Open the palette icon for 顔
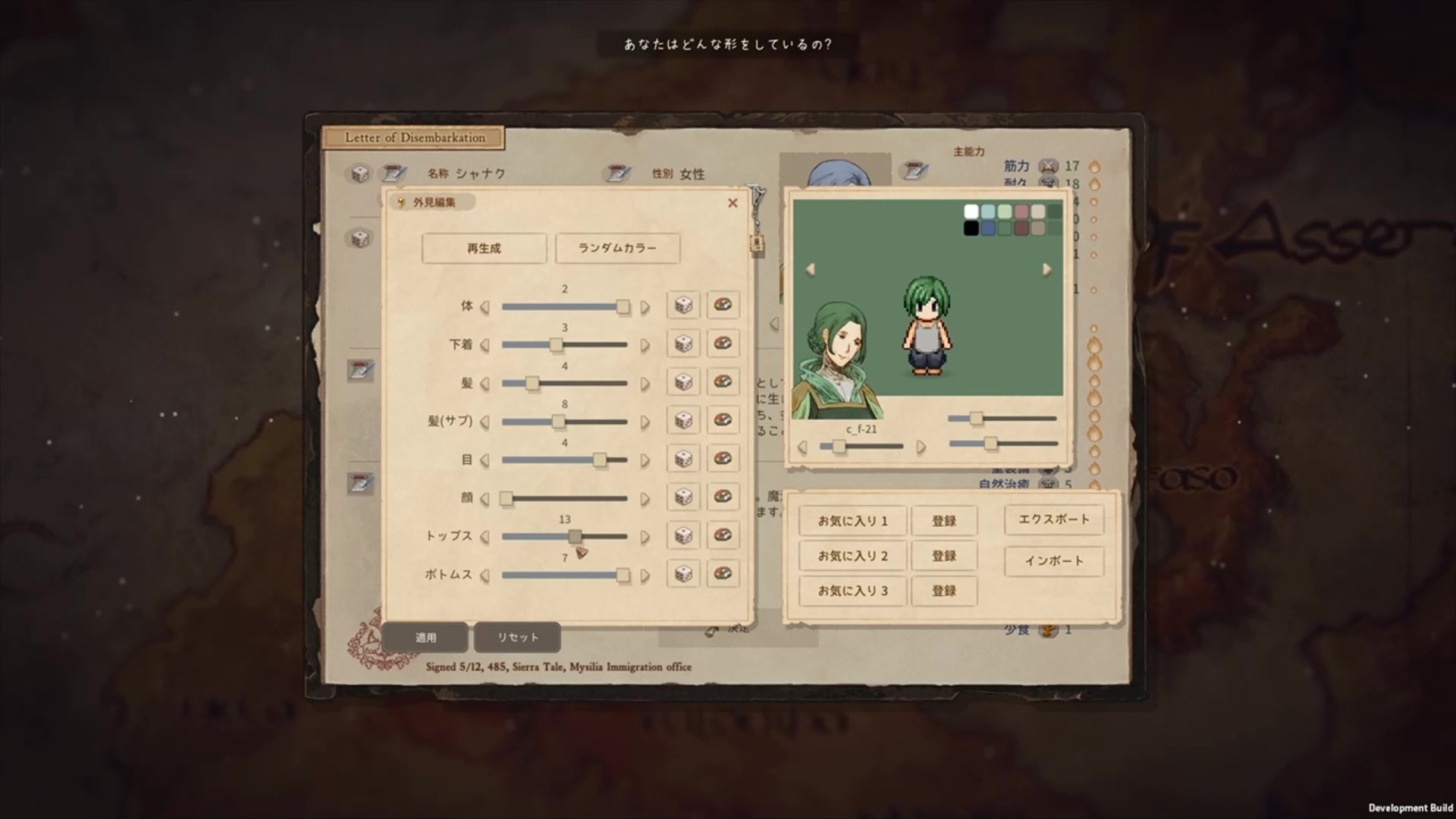Screen dimensions: 1456x819 723,497
